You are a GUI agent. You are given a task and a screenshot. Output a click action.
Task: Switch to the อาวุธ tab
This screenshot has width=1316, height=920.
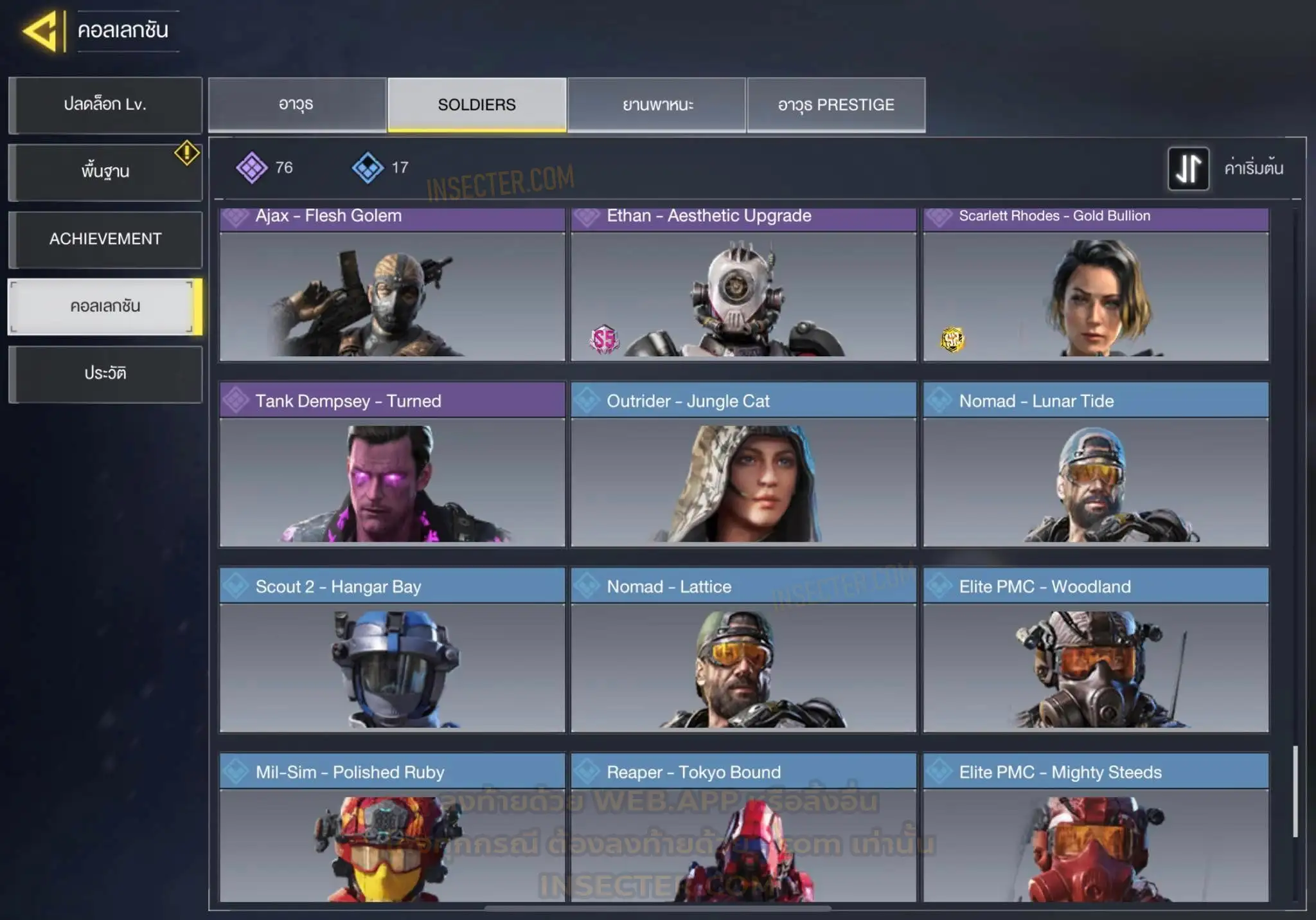click(x=297, y=105)
